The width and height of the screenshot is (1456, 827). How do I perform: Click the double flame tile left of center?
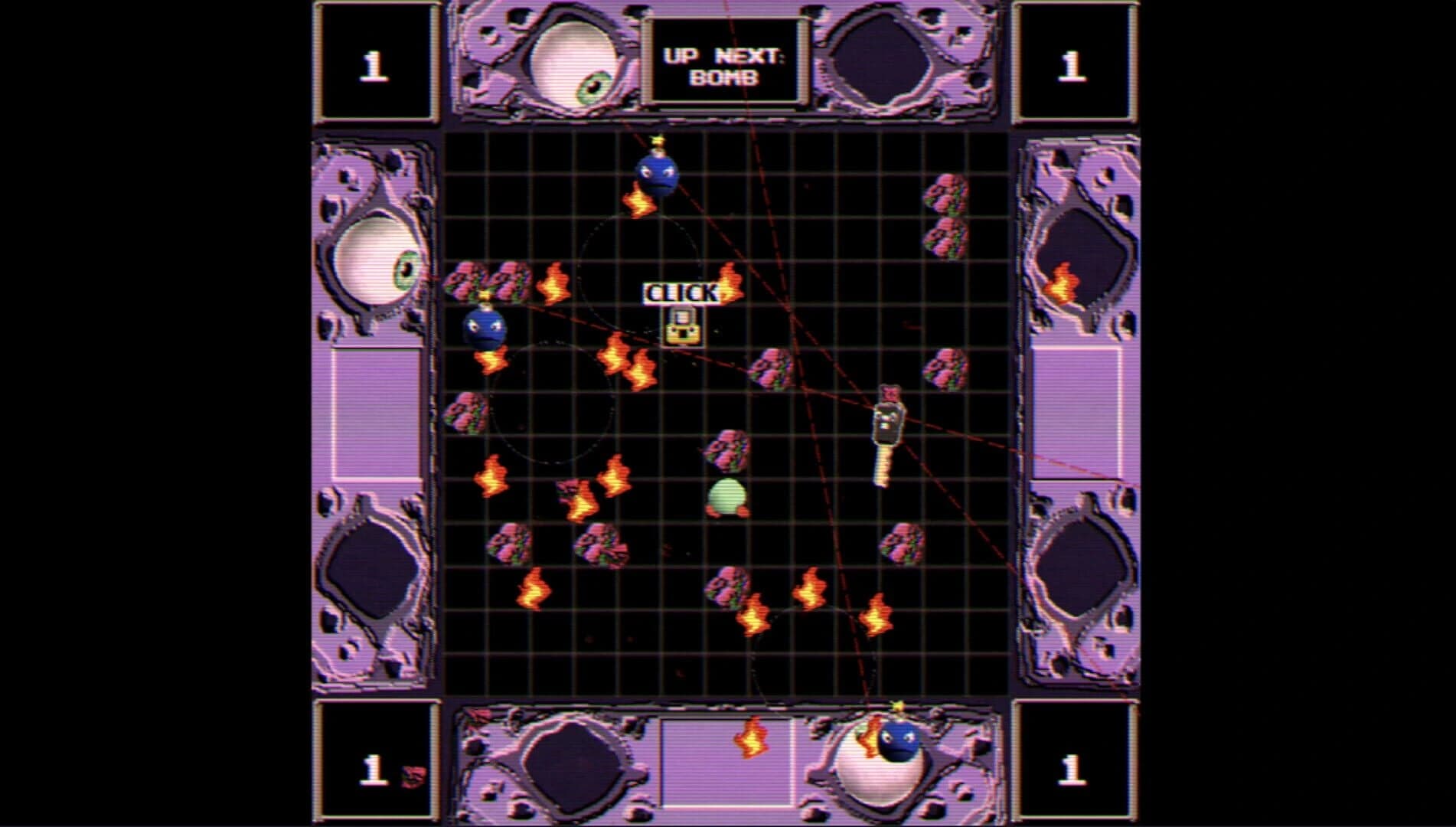[x=630, y=360]
